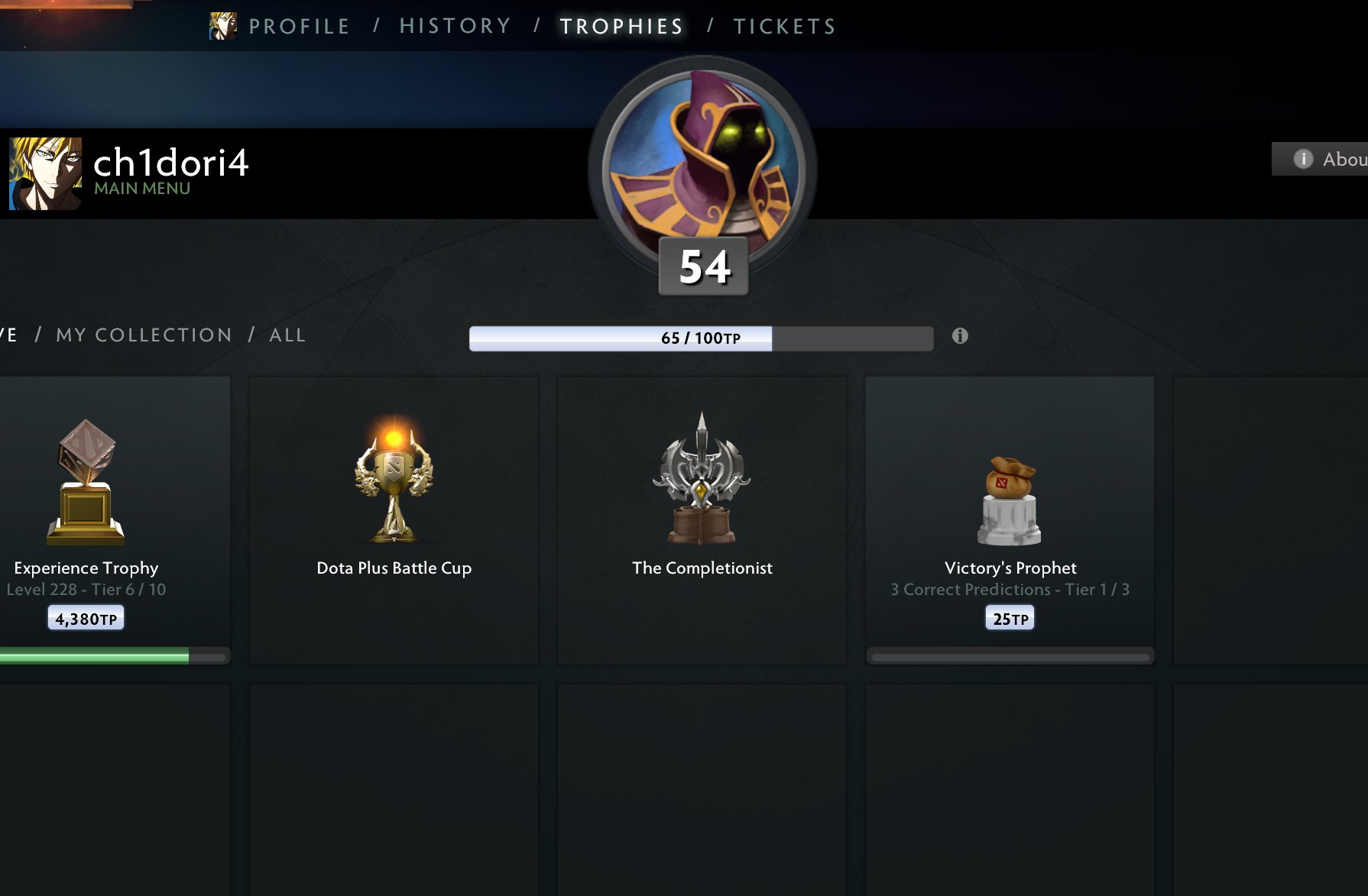This screenshot has width=1368, height=896.
Task: Select the Trophies tab
Action: tap(621, 27)
